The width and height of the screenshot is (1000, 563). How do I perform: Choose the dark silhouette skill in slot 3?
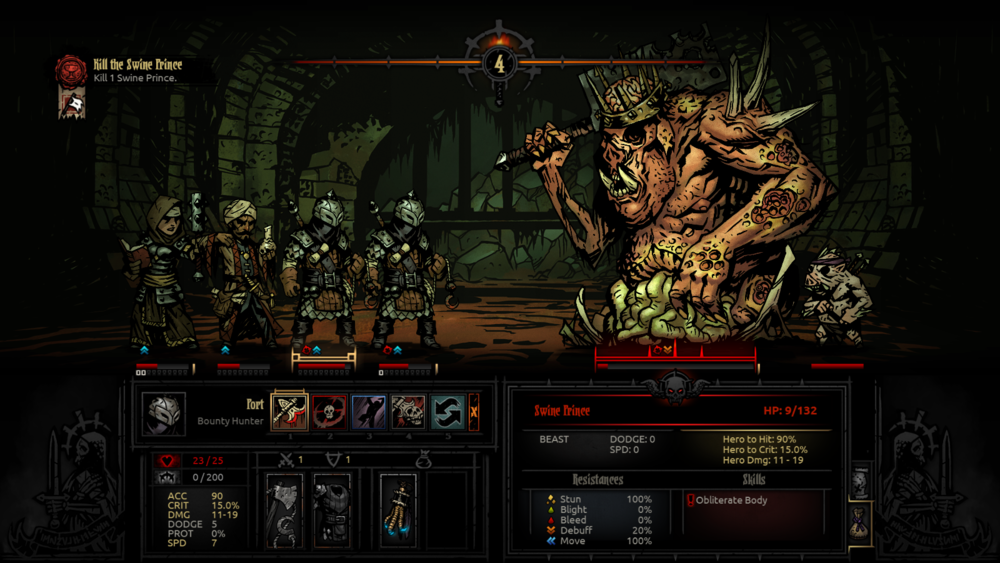coord(368,412)
